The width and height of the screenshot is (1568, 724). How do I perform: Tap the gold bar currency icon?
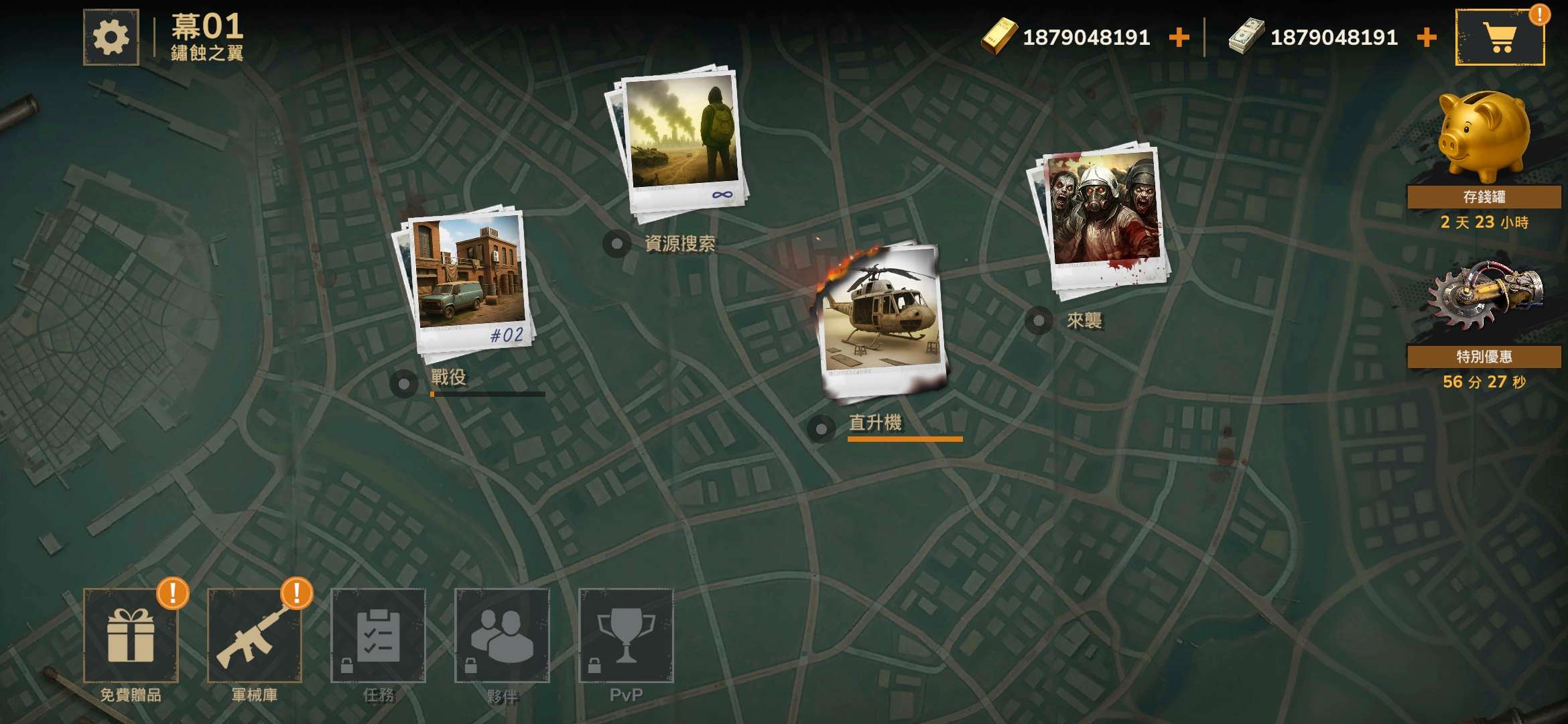click(996, 37)
